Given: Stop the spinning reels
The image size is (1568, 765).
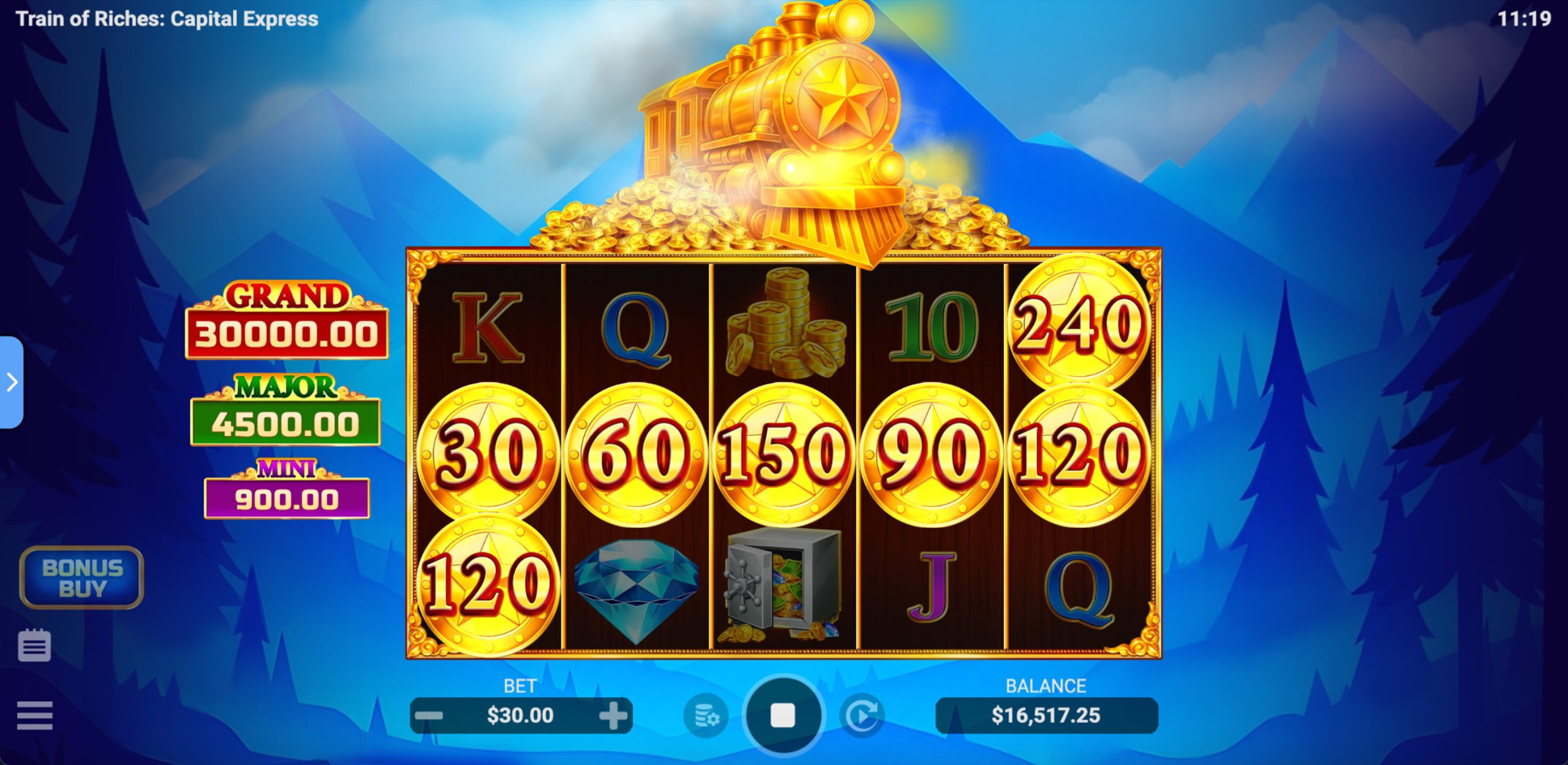Looking at the screenshot, I should pos(783,715).
